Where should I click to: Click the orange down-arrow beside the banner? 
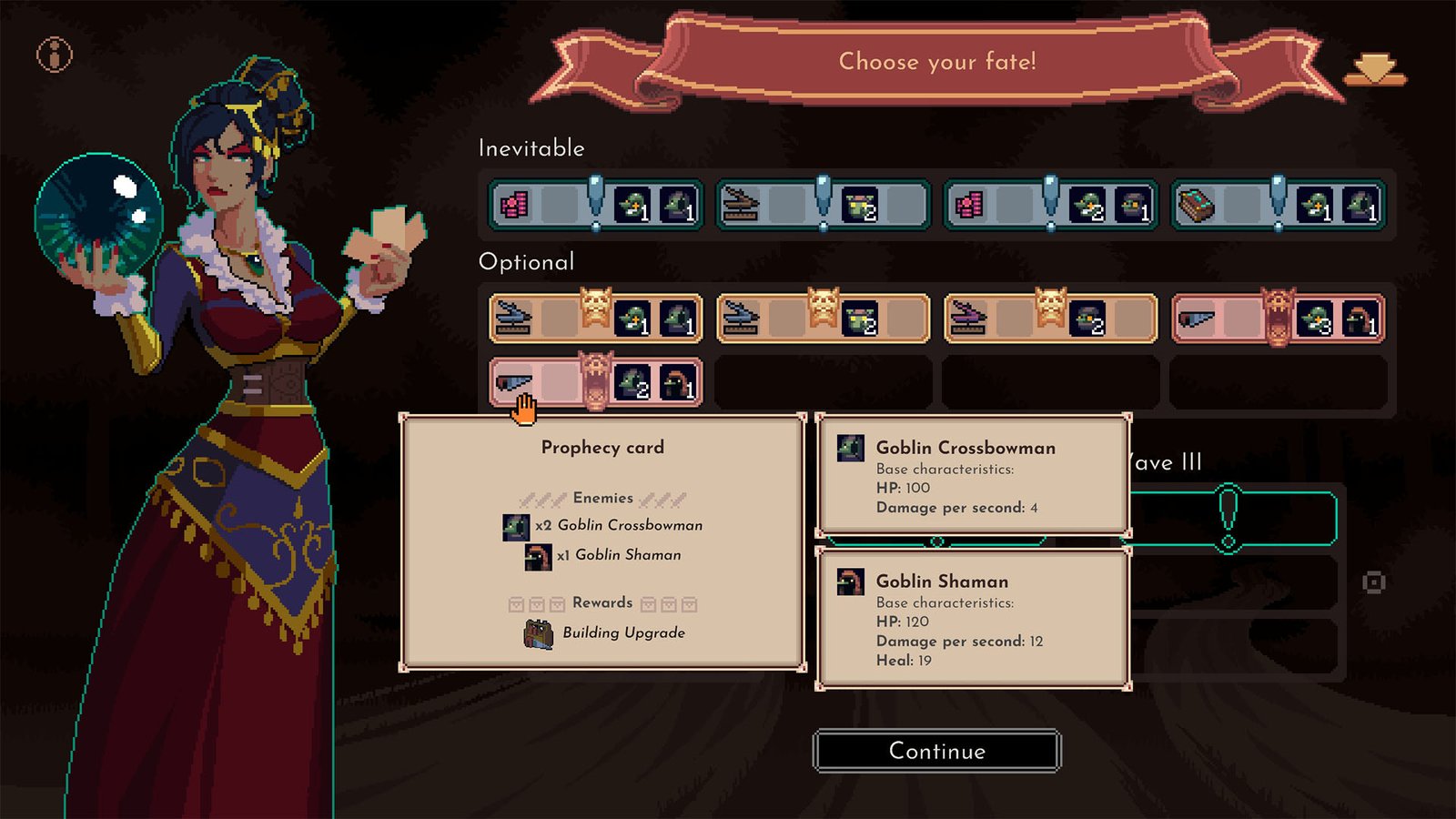1375,69
